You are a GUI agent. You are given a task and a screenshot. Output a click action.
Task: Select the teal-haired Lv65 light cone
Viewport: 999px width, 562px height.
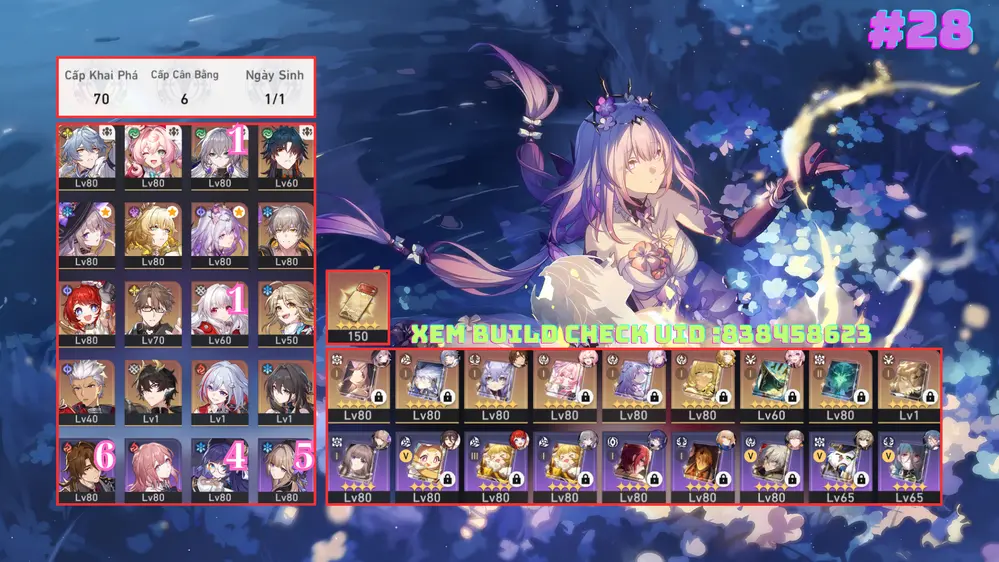(x=908, y=466)
